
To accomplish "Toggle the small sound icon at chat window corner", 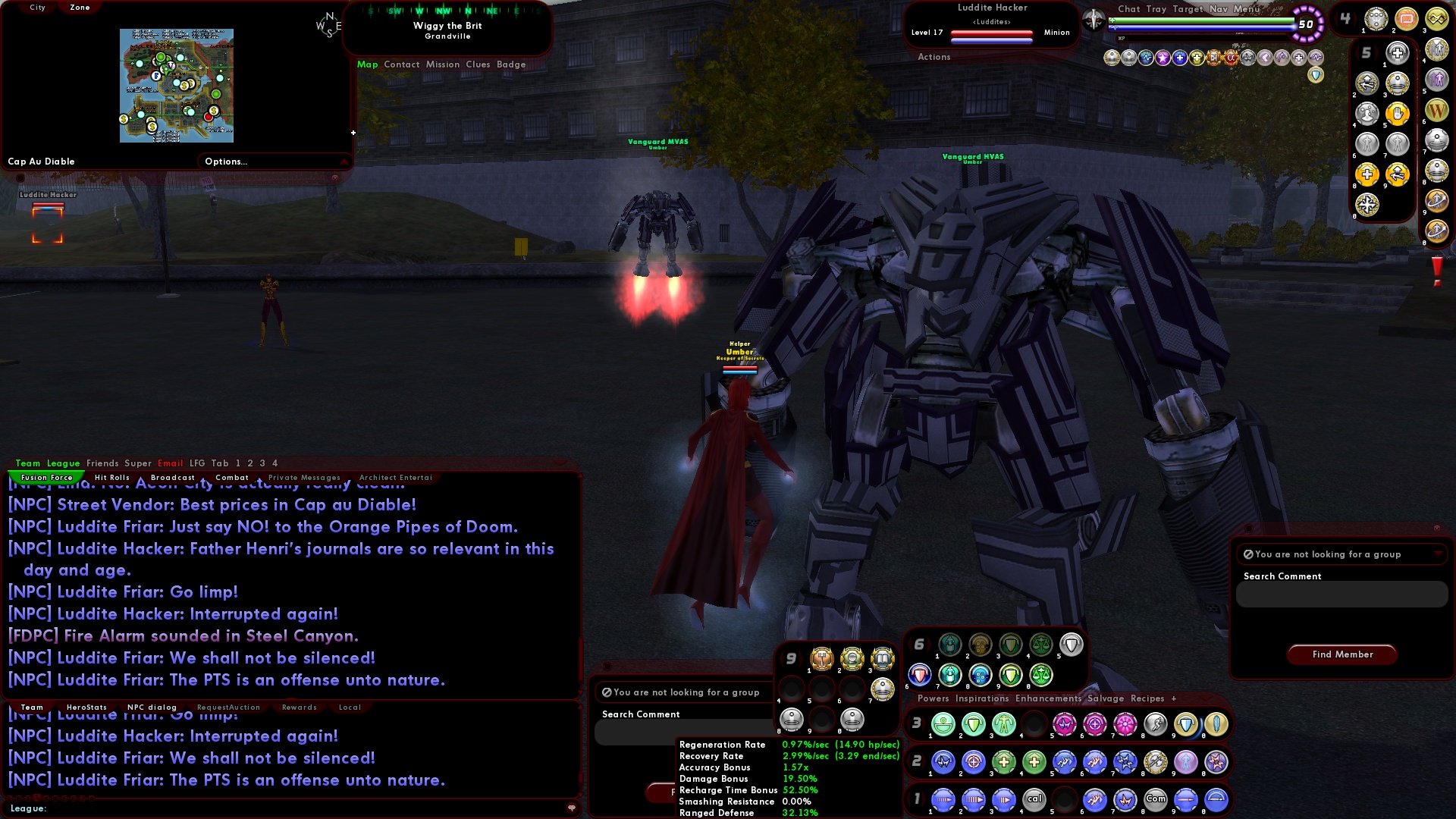I will 573,808.
